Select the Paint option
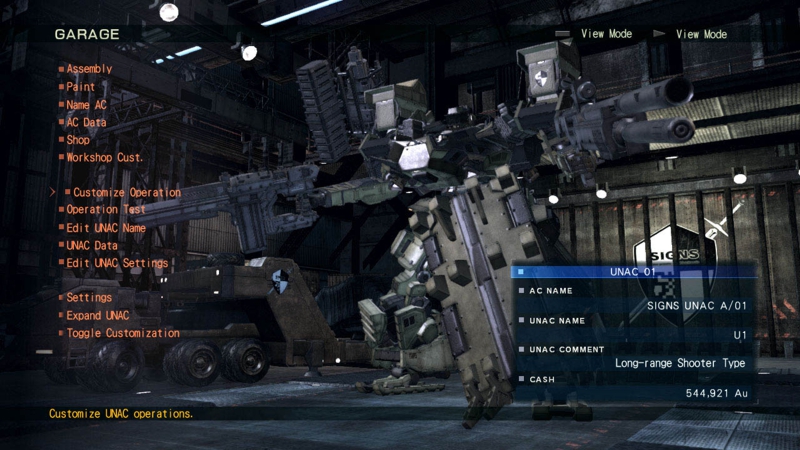Screen dimensions: 800x450 pos(81,87)
